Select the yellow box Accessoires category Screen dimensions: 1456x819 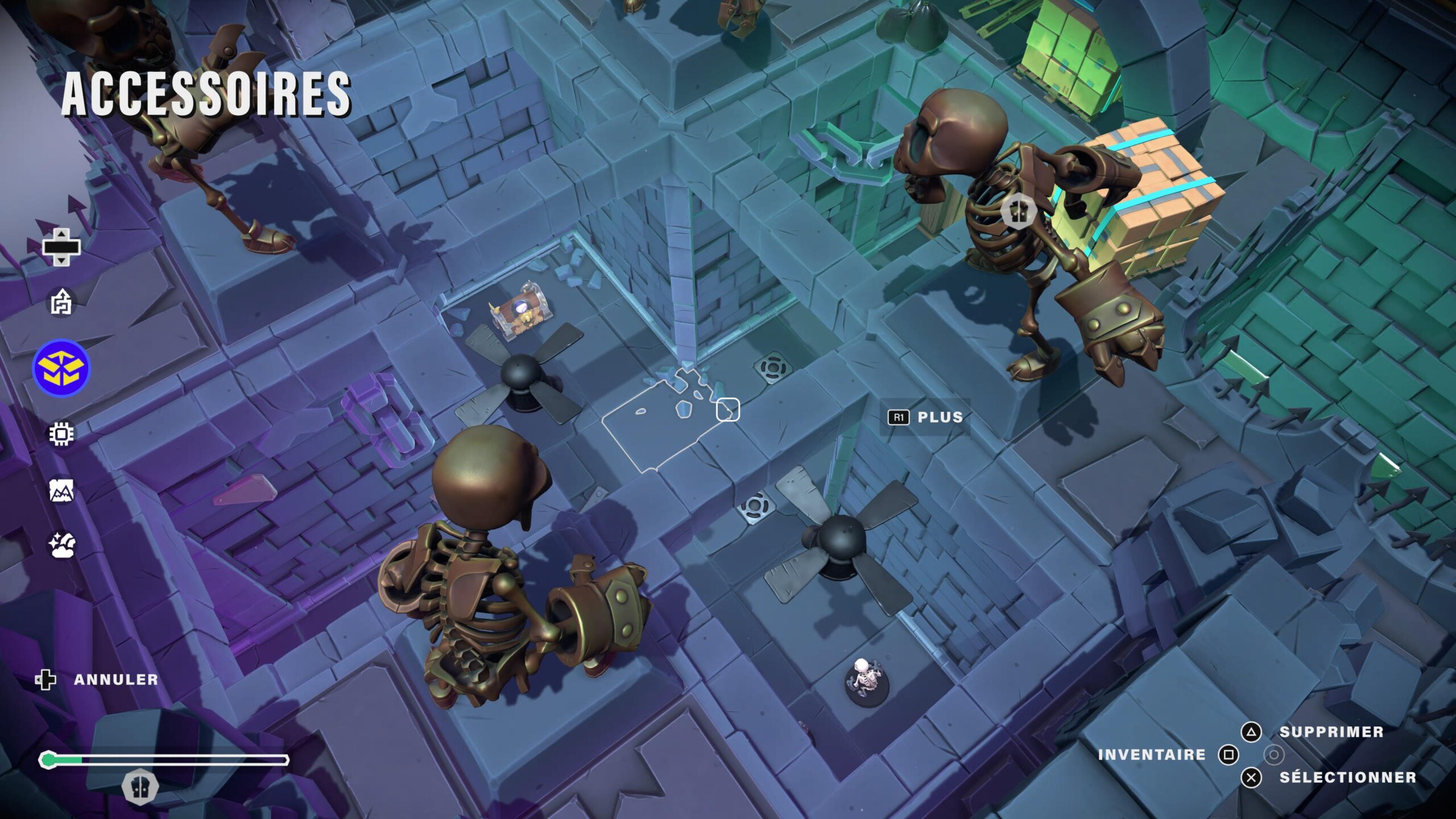(x=61, y=368)
